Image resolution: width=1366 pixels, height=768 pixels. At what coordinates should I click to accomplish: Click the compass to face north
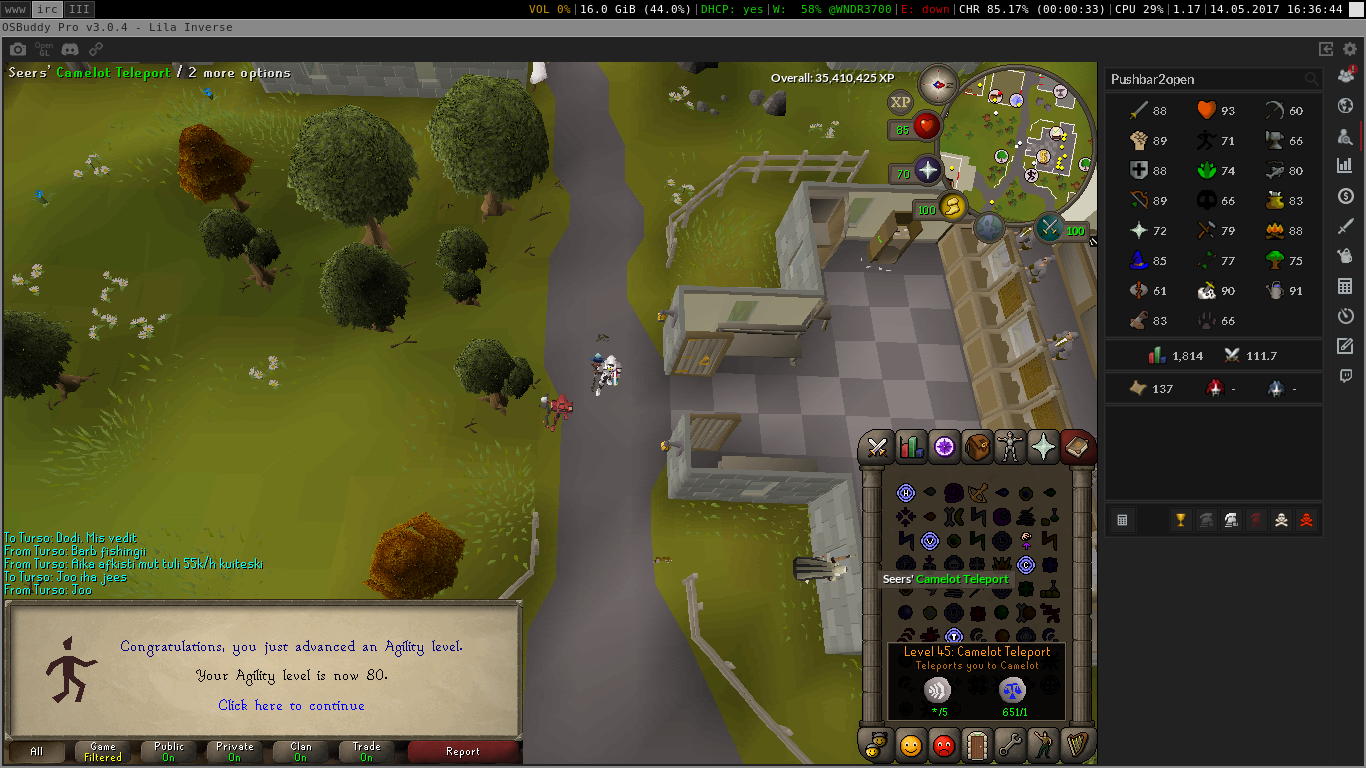938,84
